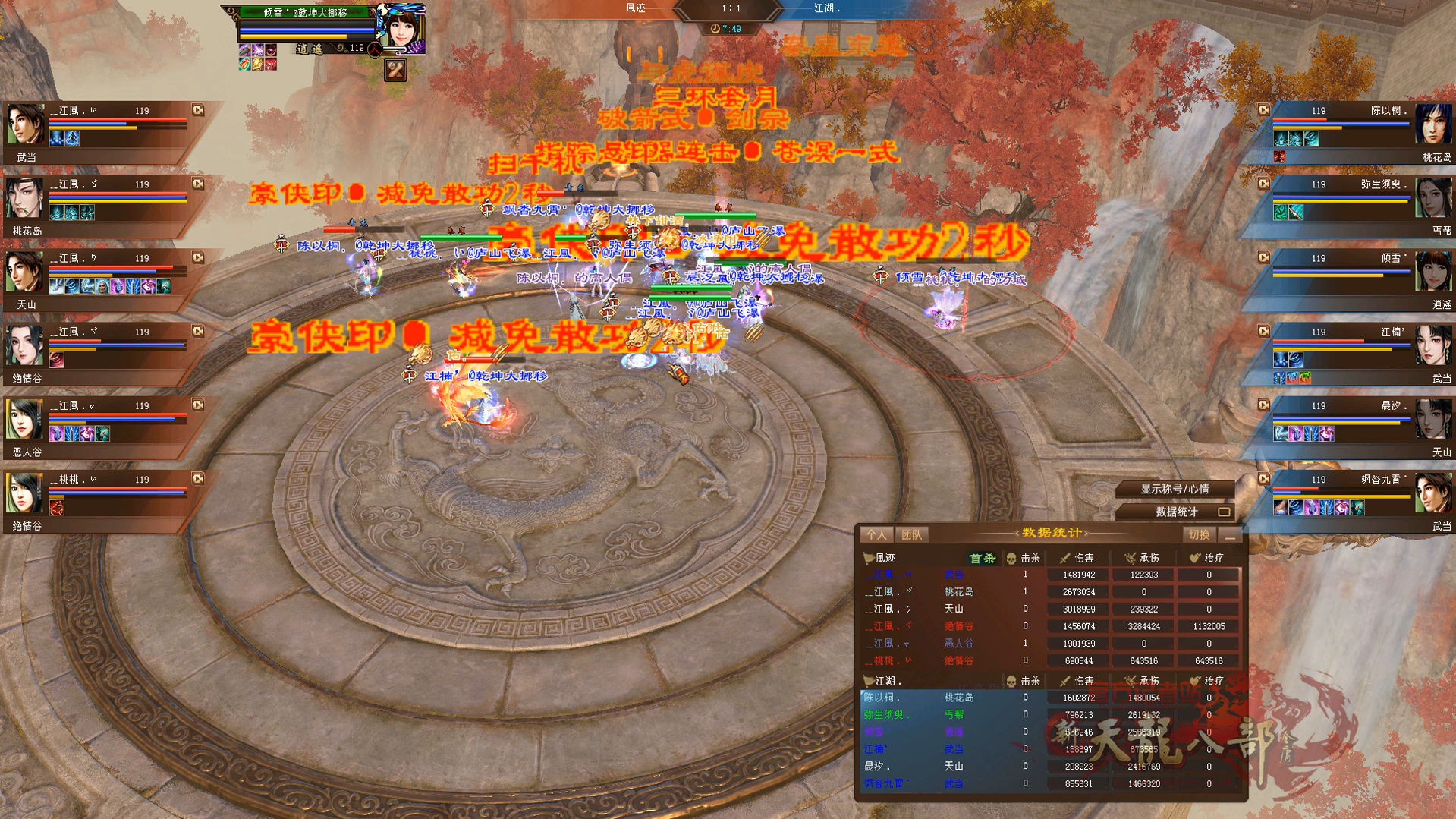Switch to the 个人 tab in stats panel
Viewport: 1456px width, 819px height.
click(x=876, y=535)
